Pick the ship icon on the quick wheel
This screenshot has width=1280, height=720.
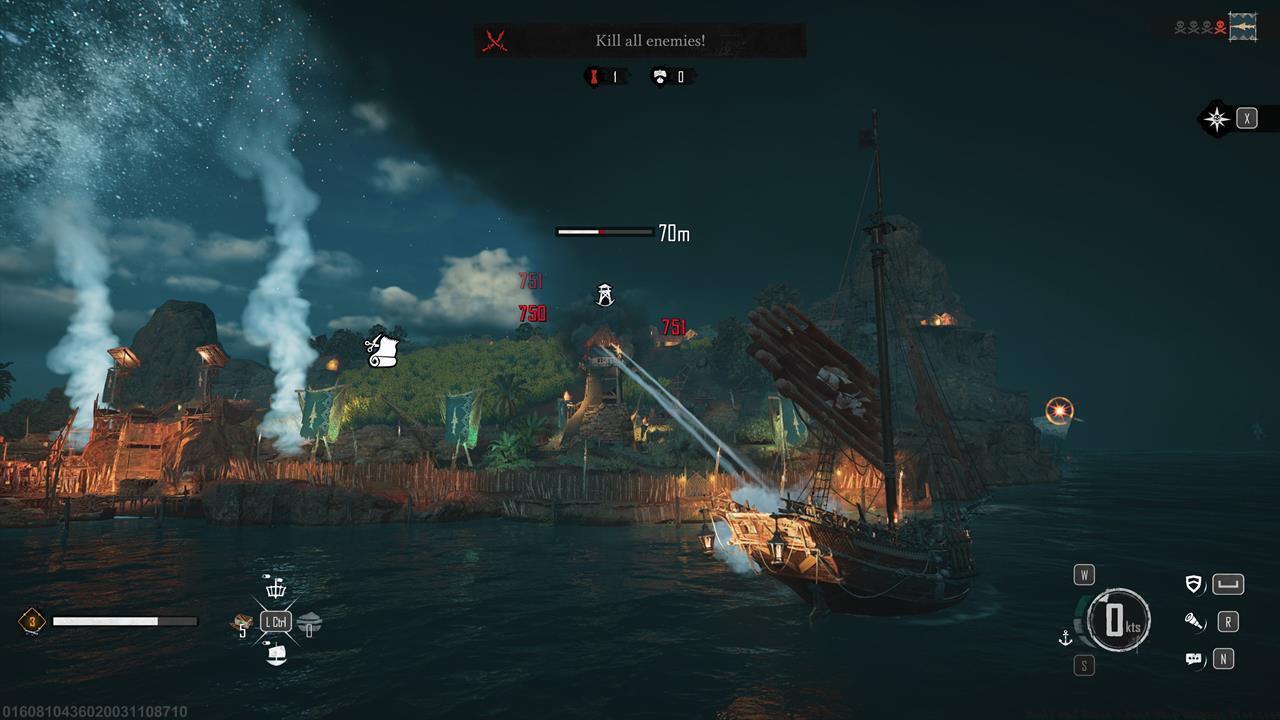[x=275, y=656]
